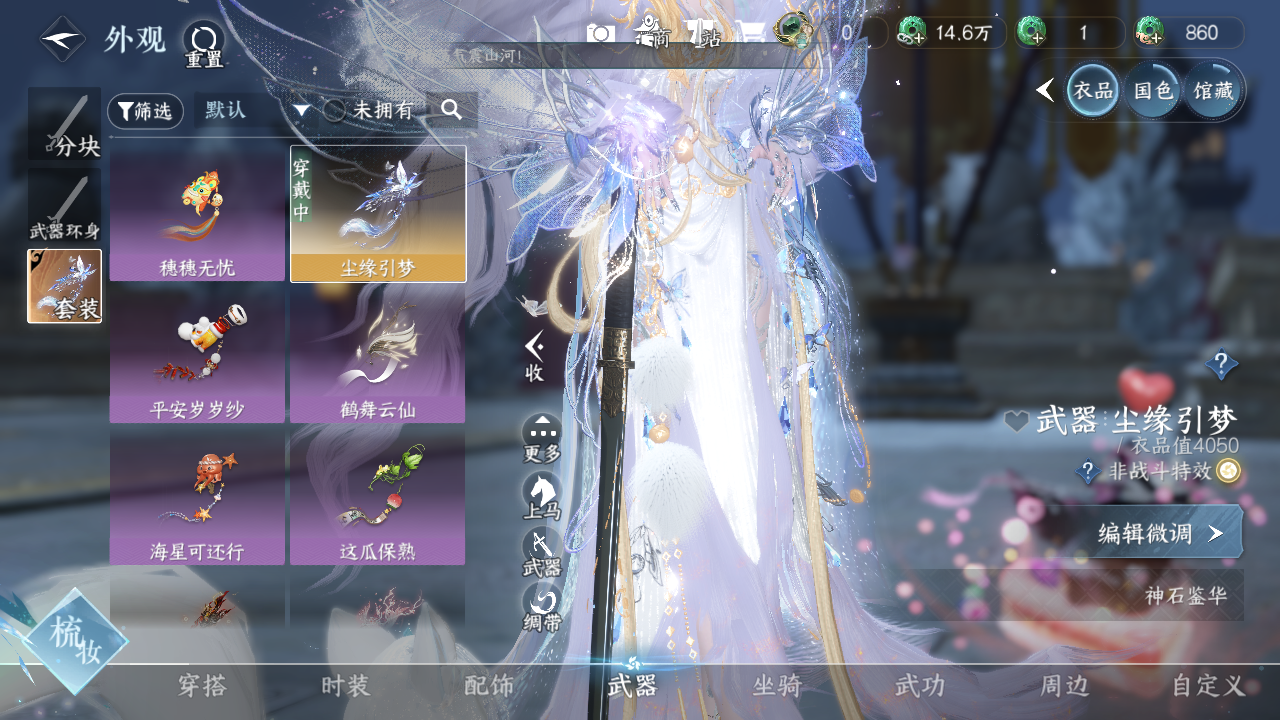Tap the 上马 mount preview button
Screen dimensions: 1280x720
542,496
